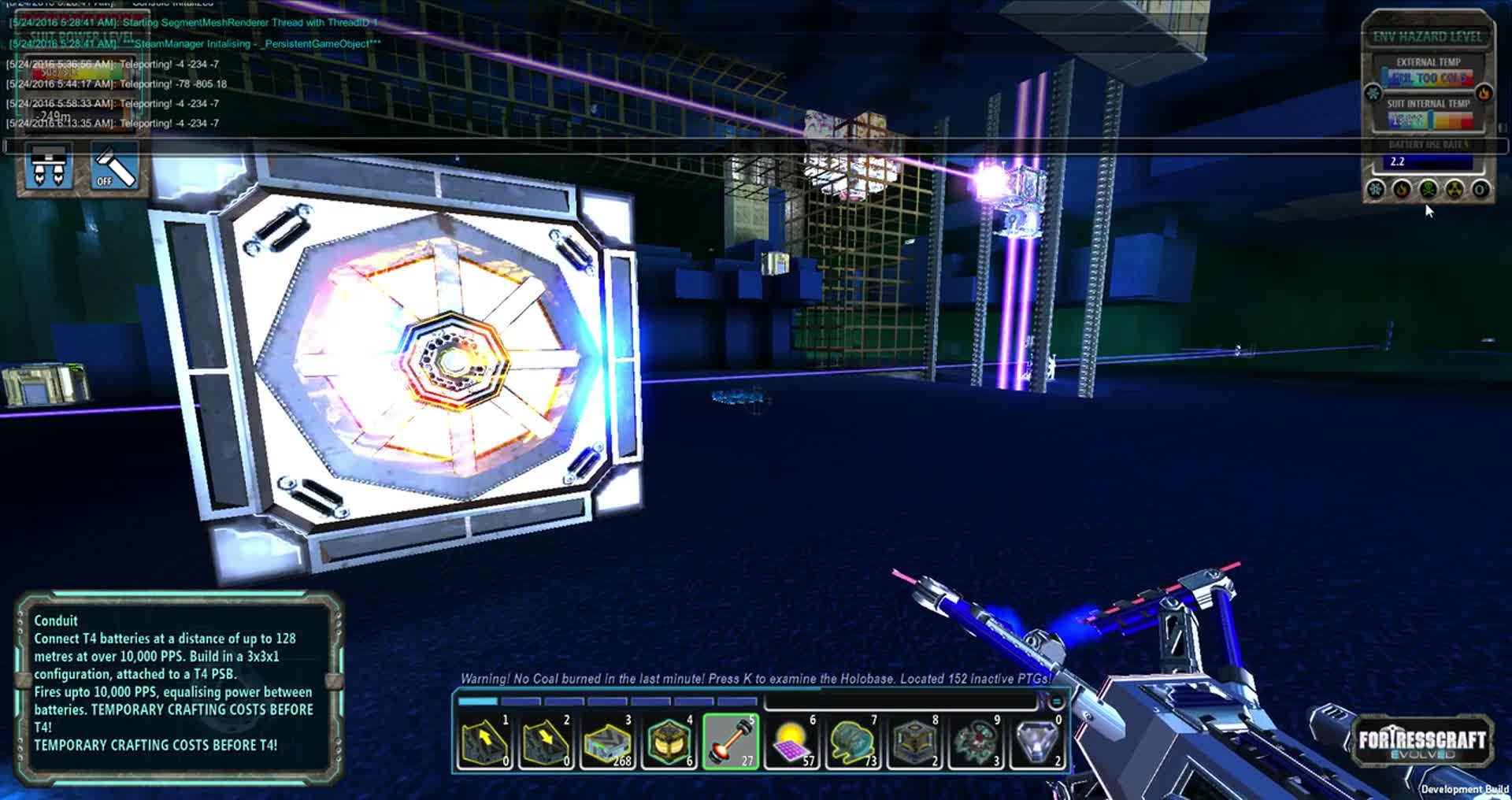
Task: Click the FortressCraft Evolved logo
Action: pos(1422,741)
